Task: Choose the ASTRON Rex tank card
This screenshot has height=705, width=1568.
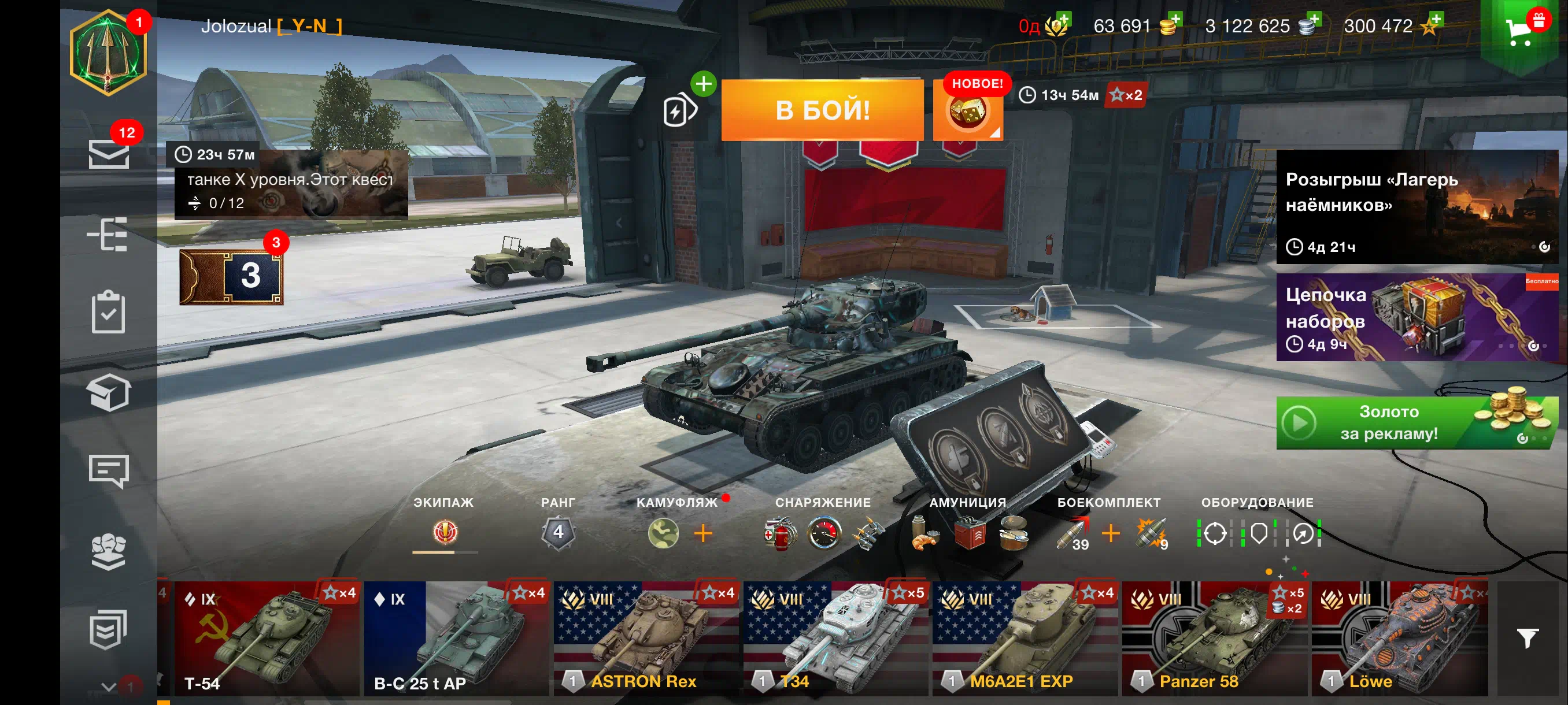Action: (x=646, y=639)
